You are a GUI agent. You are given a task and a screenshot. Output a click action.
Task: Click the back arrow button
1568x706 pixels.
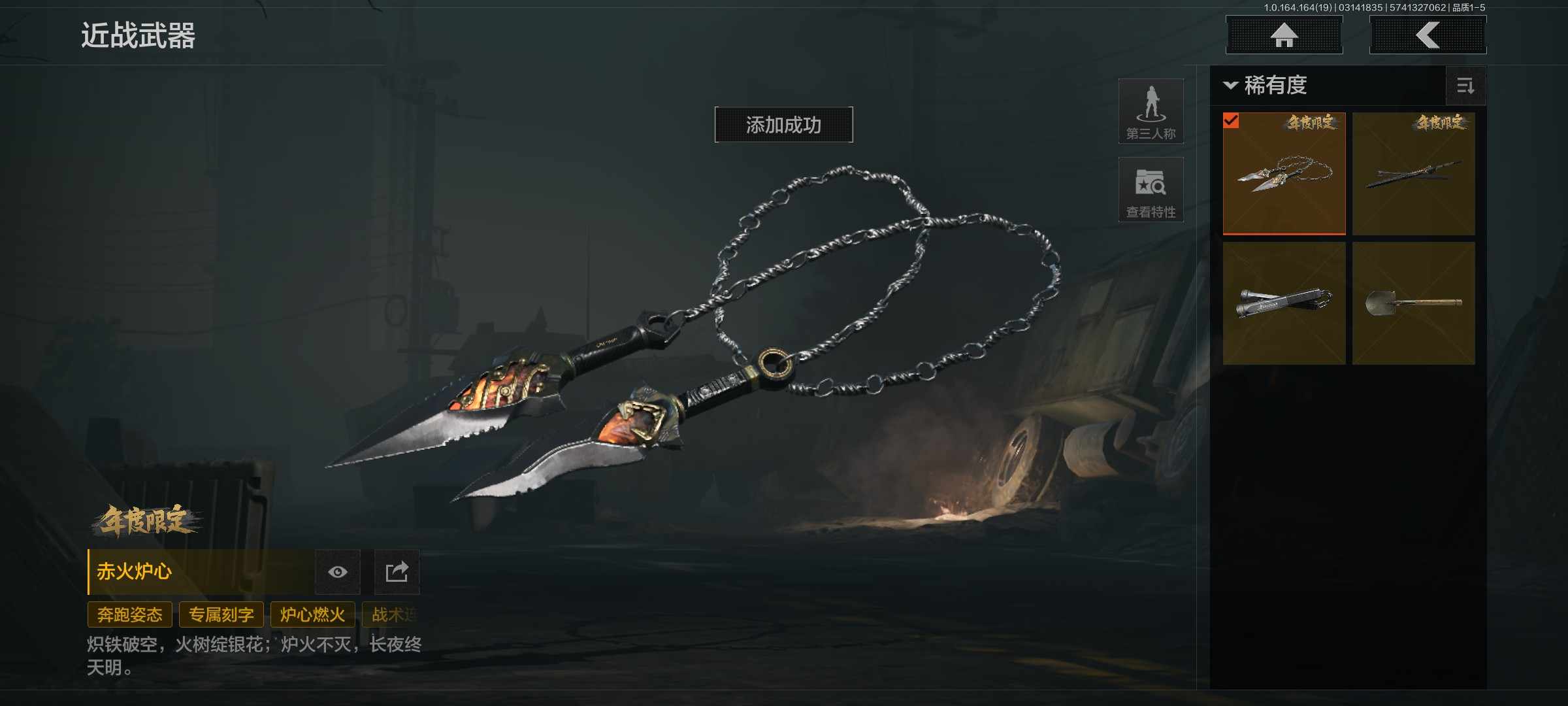(x=1428, y=35)
